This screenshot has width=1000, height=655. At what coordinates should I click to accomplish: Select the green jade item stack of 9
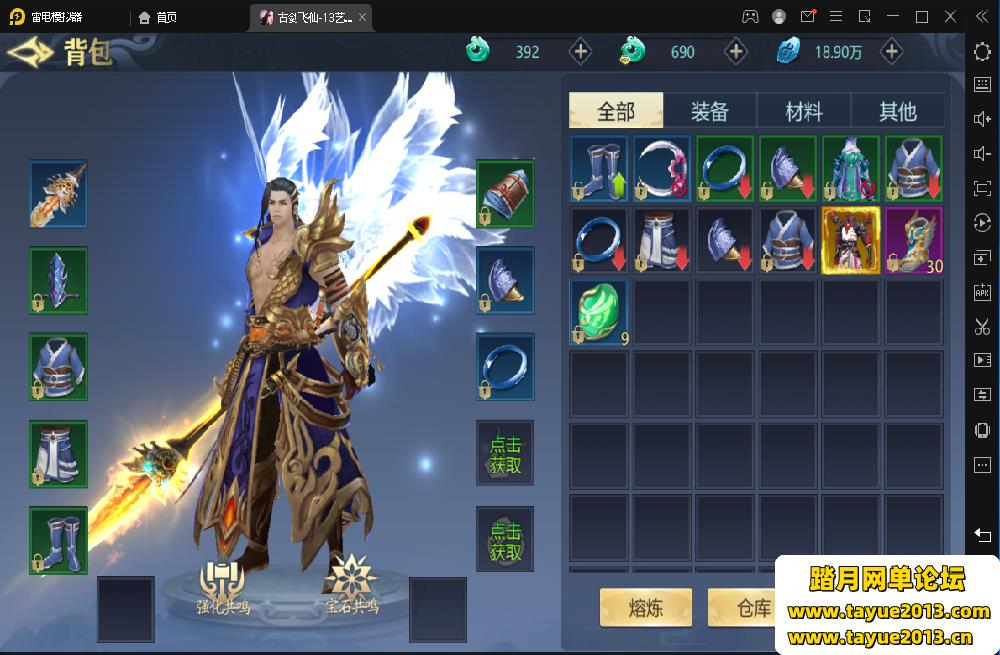(599, 312)
